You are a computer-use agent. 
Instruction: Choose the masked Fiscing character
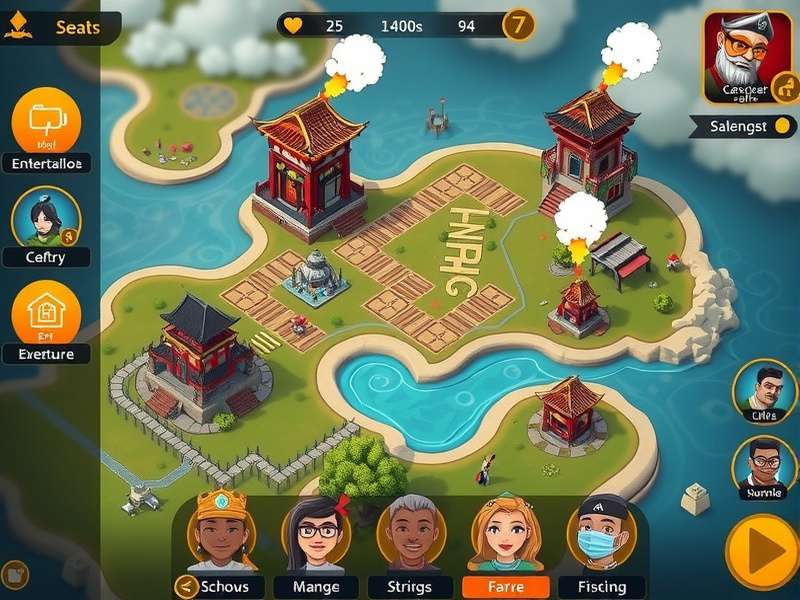pyautogui.click(x=601, y=532)
